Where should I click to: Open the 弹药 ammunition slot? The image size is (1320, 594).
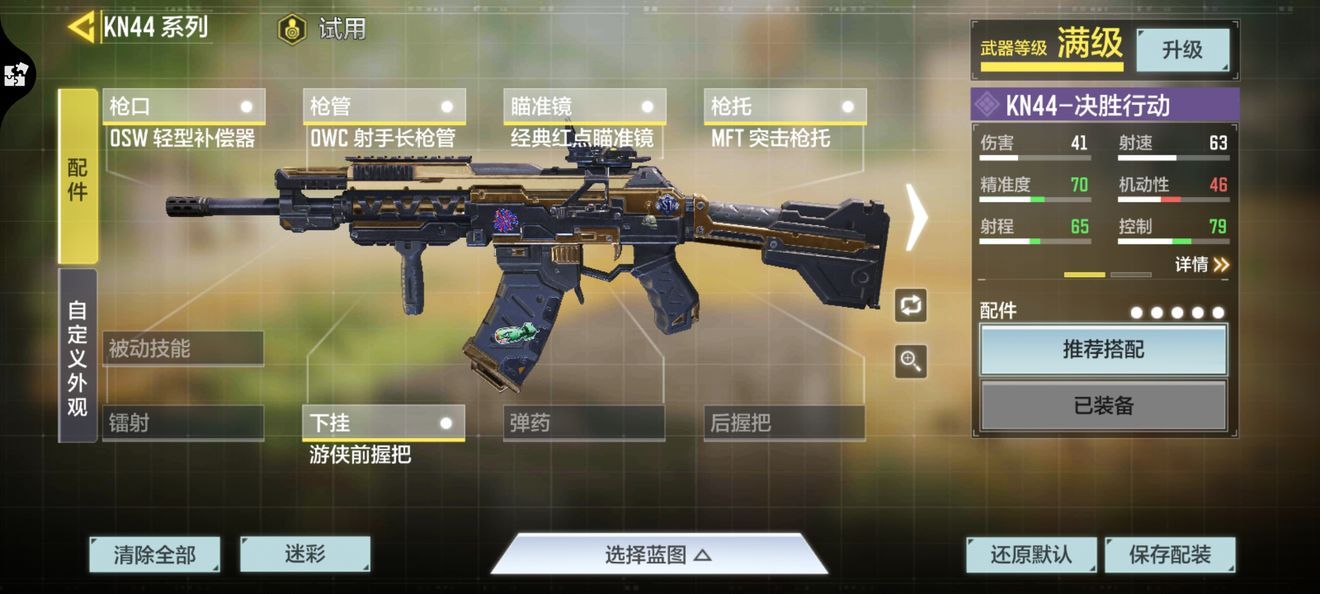pyautogui.click(x=584, y=423)
